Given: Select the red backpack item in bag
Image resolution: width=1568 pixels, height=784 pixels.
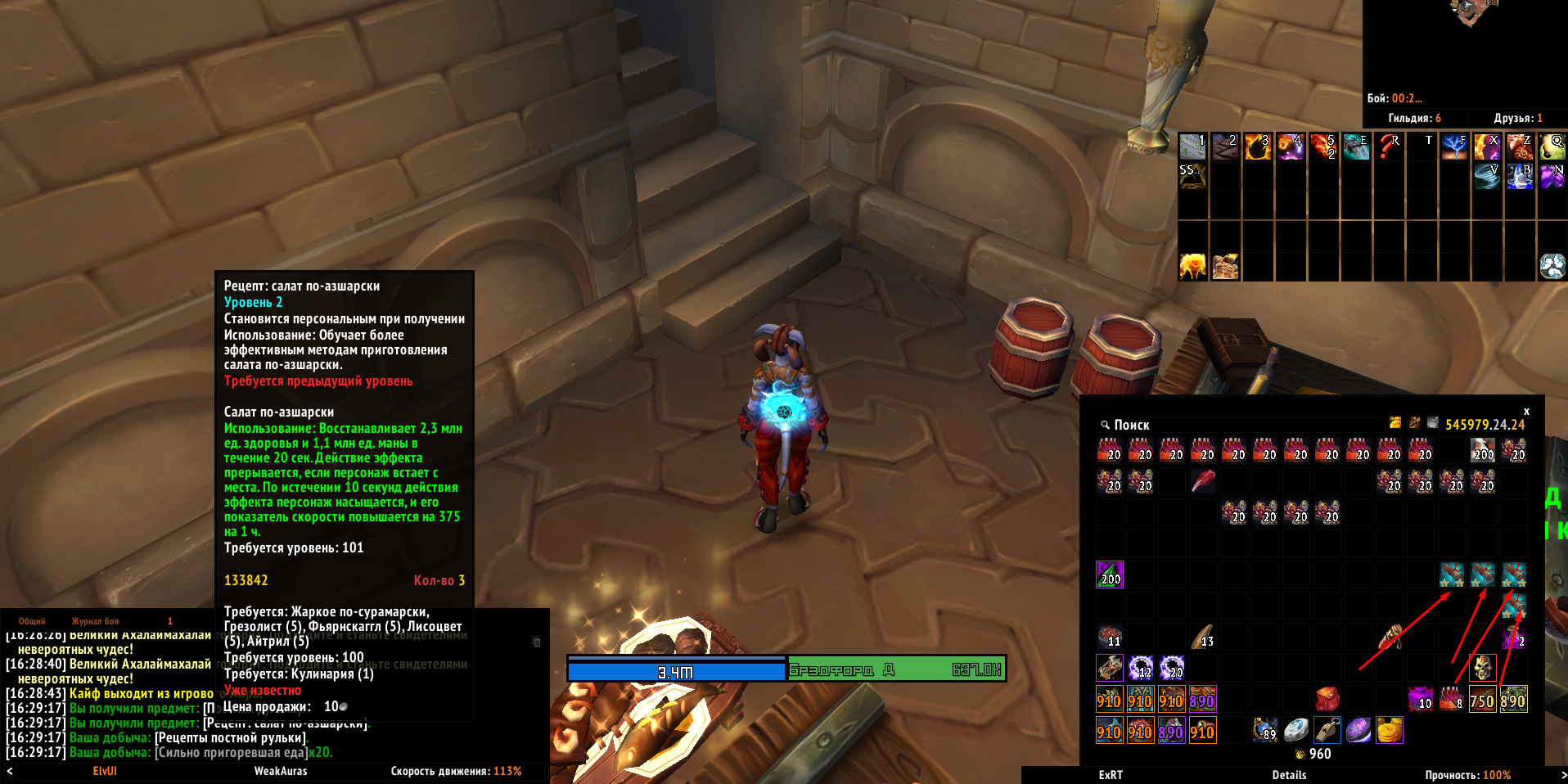Looking at the screenshot, I should (x=1327, y=699).
